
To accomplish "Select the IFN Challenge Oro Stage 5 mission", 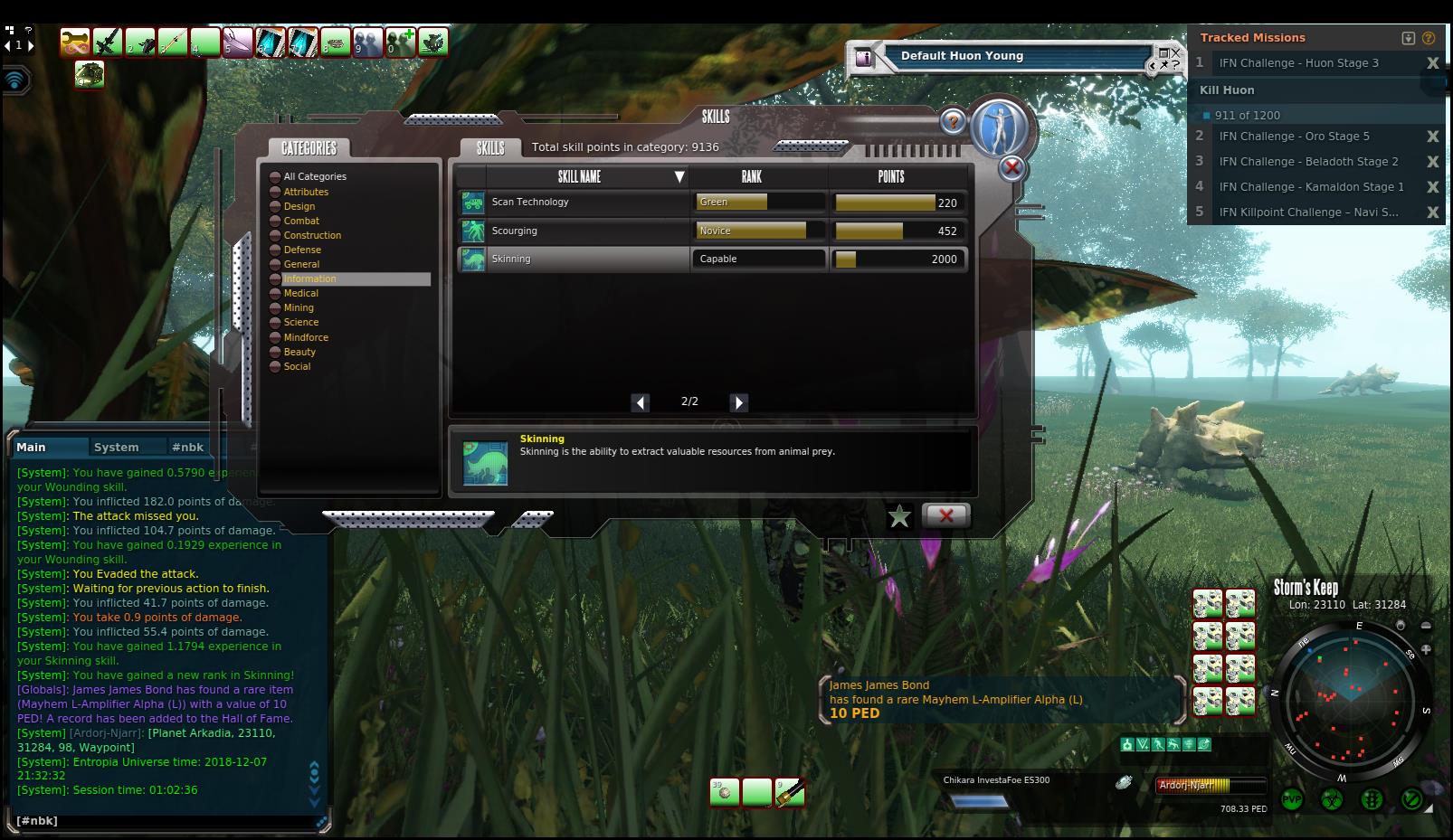I will click(1294, 137).
